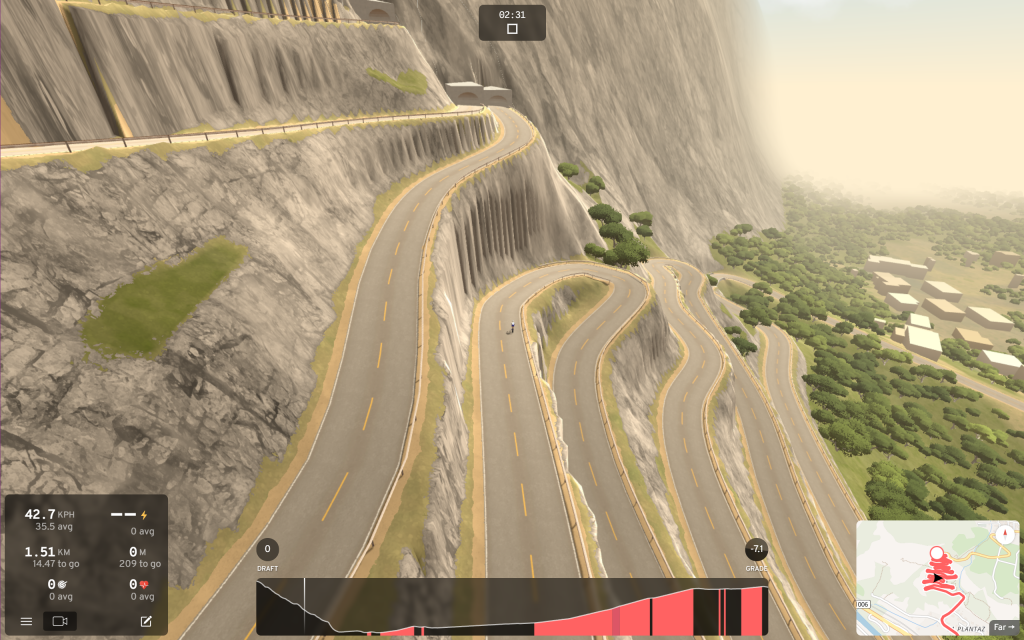Open the edit pencil icon

(146, 621)
